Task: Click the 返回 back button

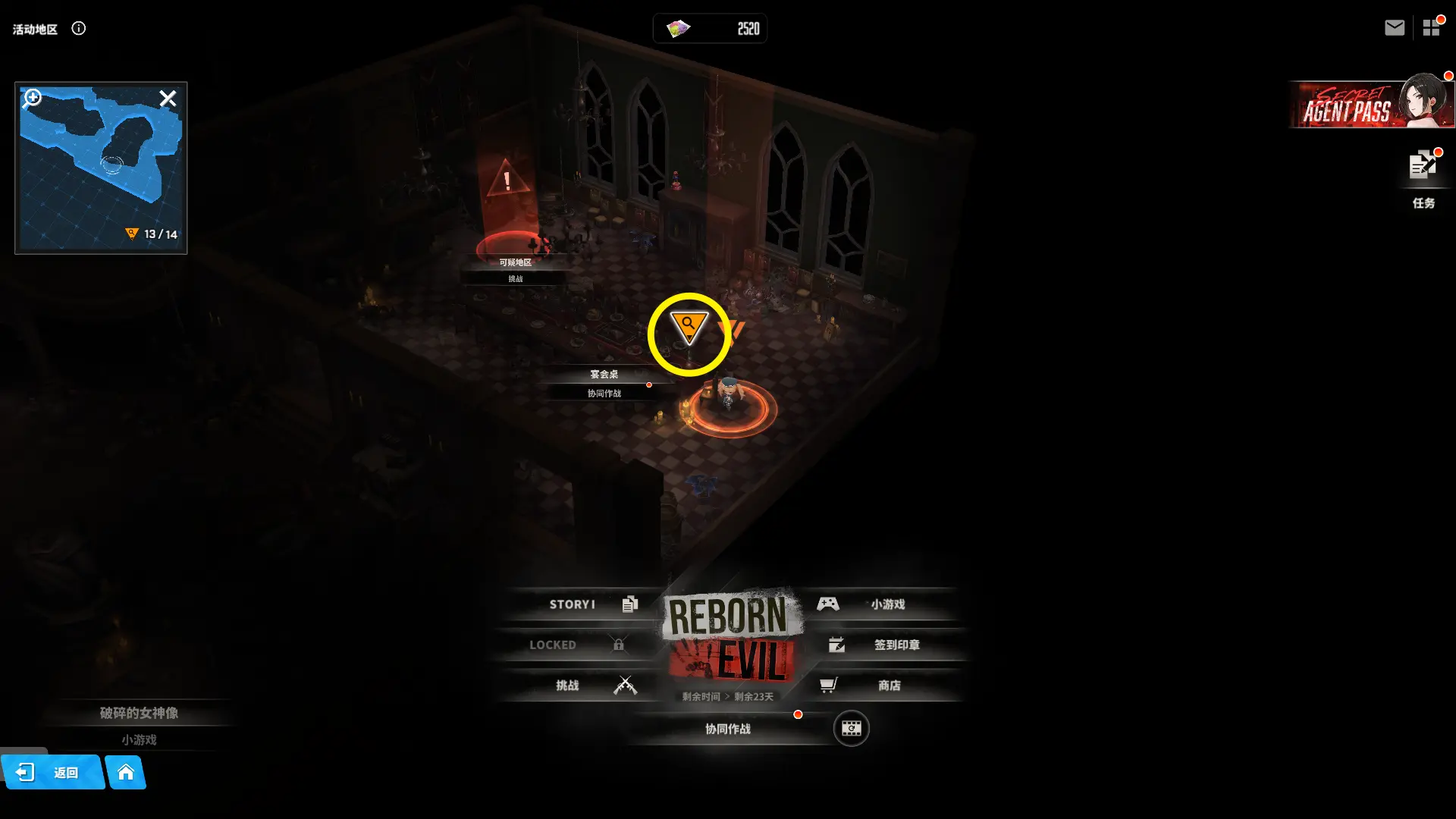Action: tap(53, 773)
